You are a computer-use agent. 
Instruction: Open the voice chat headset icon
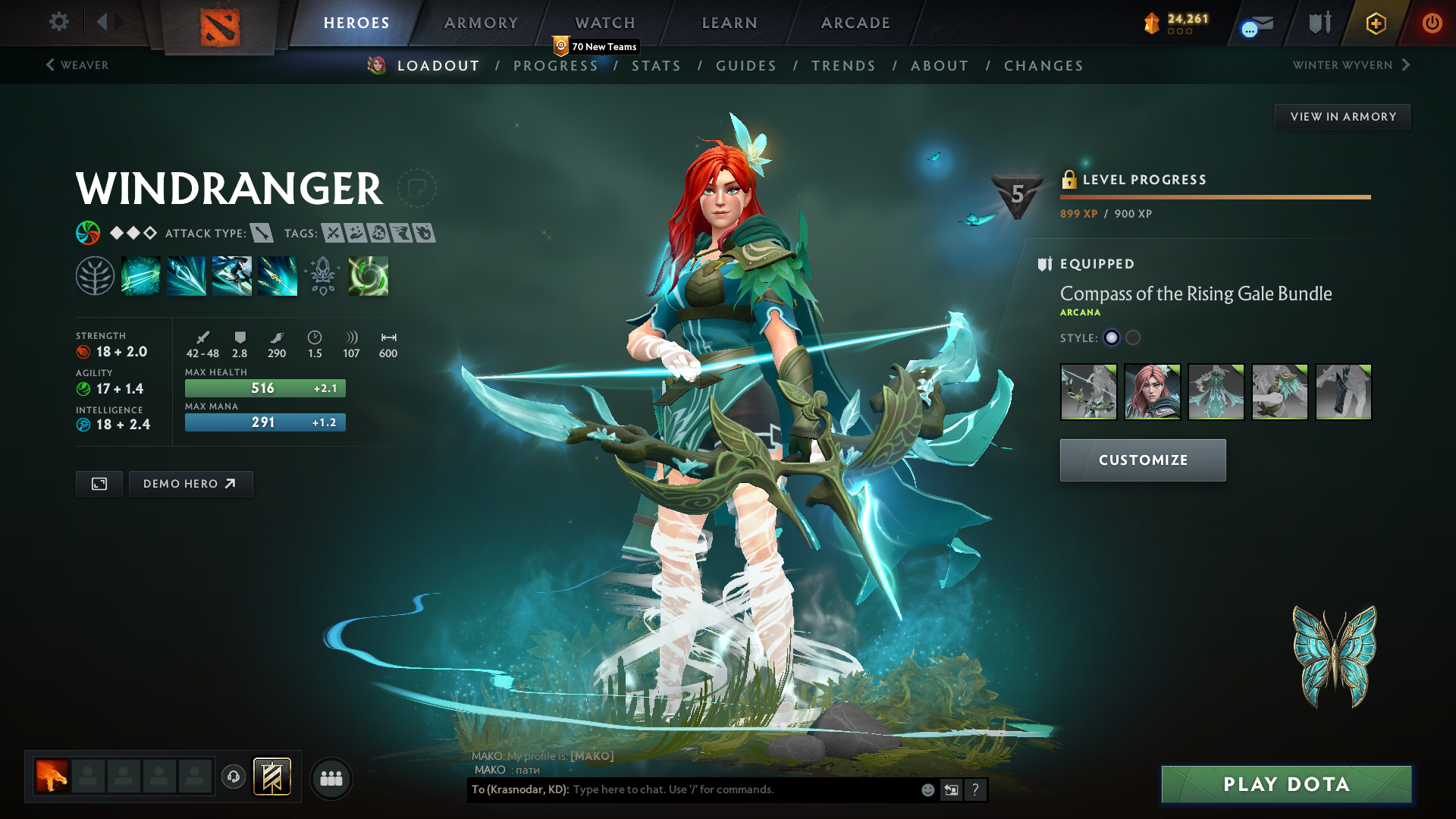[x=233, y=777]
